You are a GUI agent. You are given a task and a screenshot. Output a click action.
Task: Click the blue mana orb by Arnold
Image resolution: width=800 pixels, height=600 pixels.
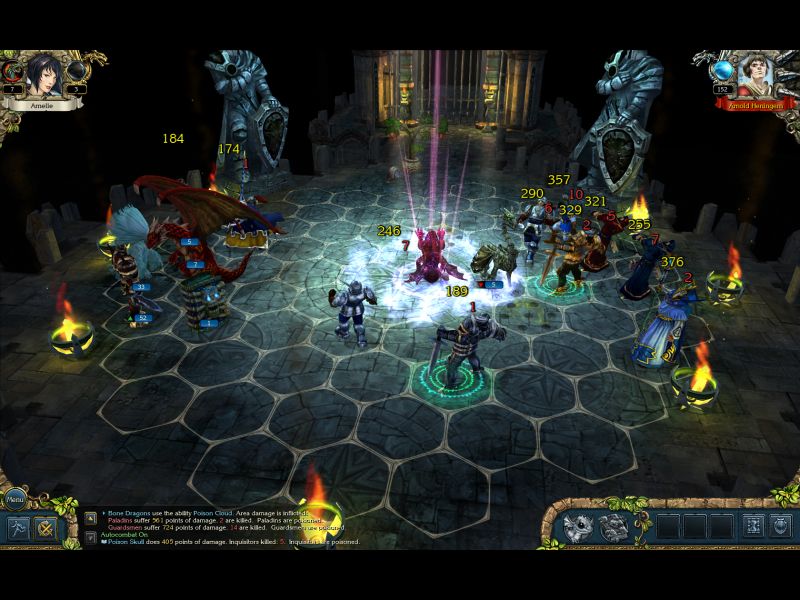(x=722, y=71)
